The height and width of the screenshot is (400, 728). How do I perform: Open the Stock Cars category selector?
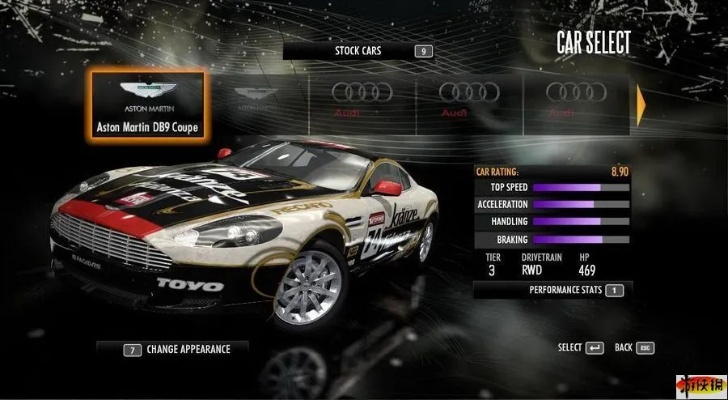[359, 51]
